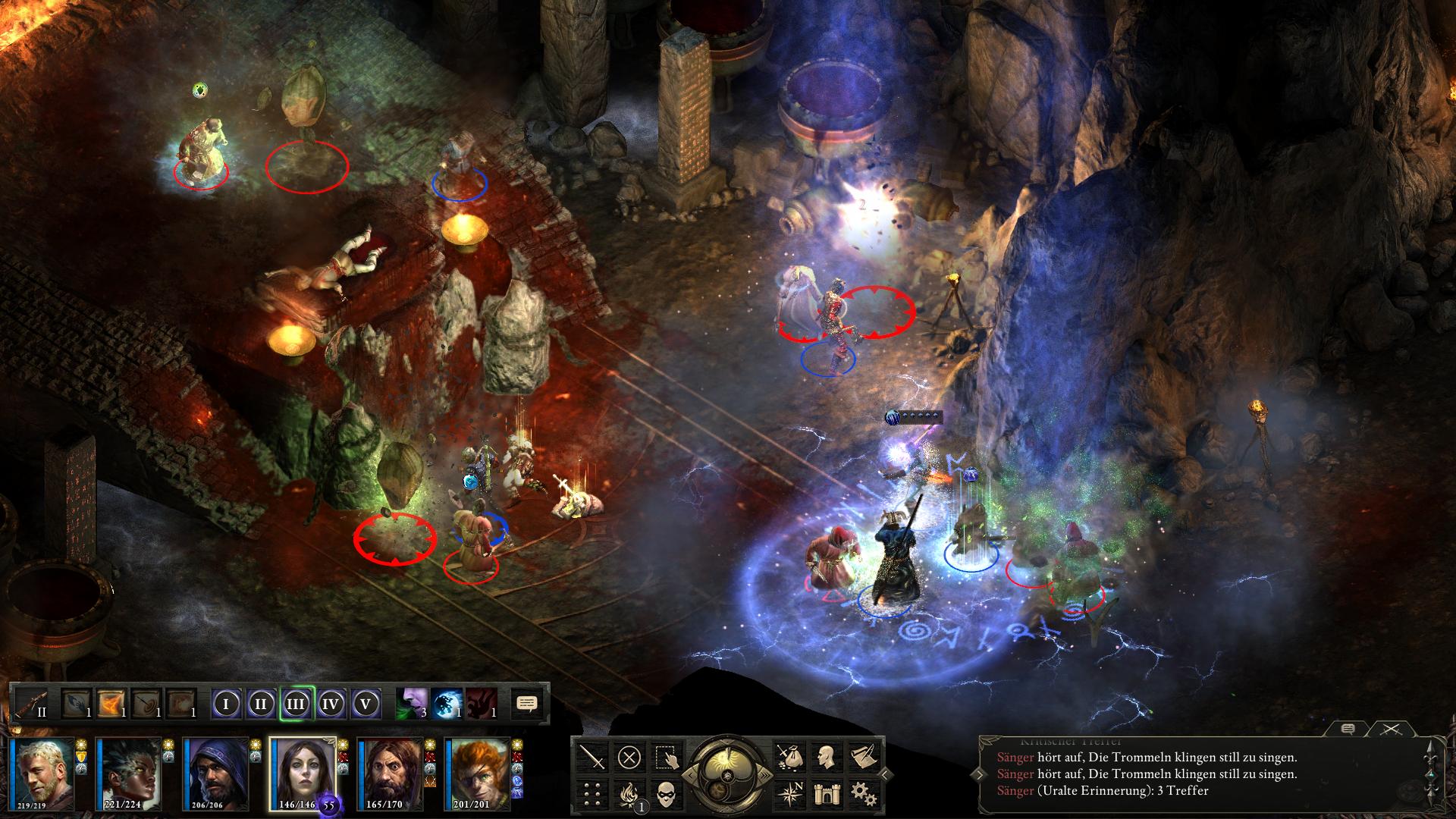Viewport: 1456px width, 819px height.
Task: Open spell level I abilities
Action: pos(226,704)
